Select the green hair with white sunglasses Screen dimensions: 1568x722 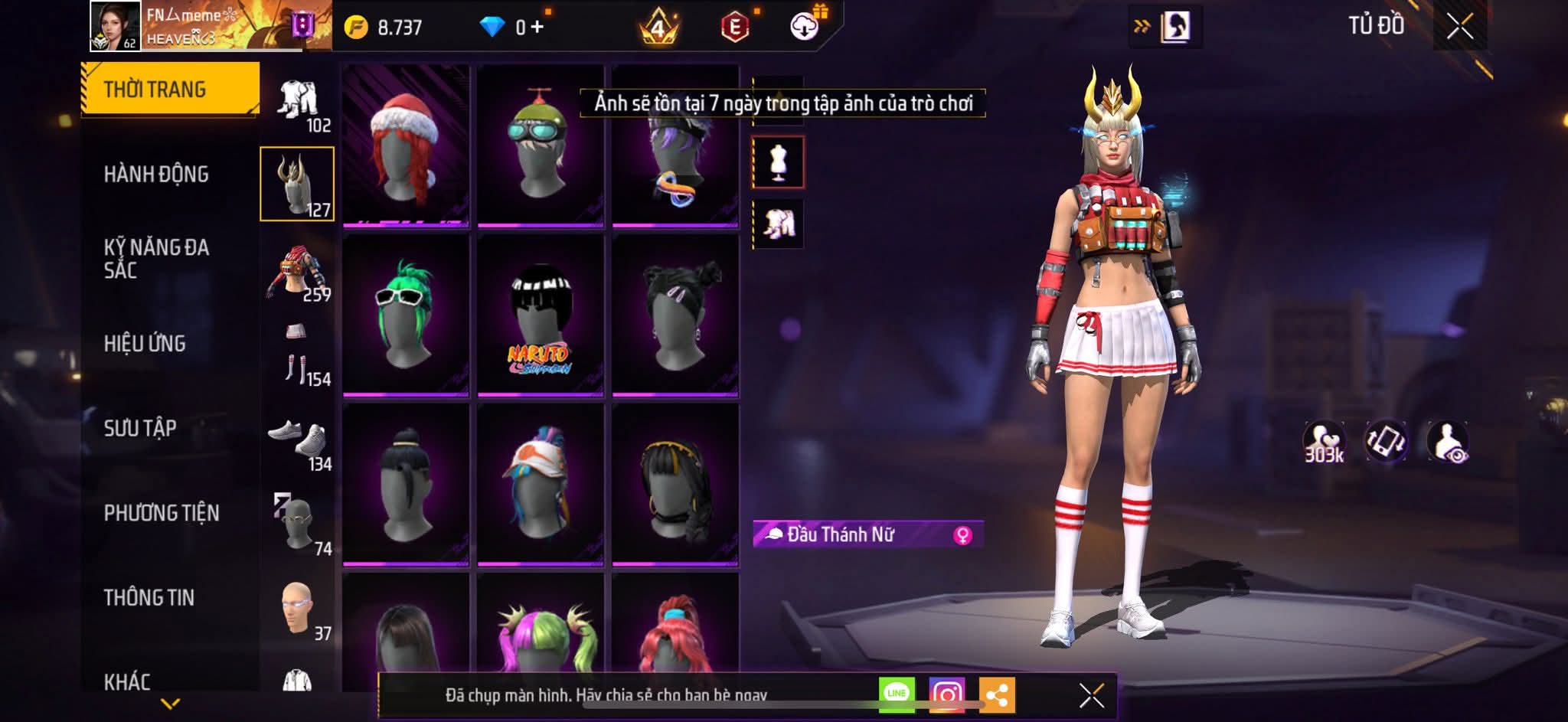406,315
